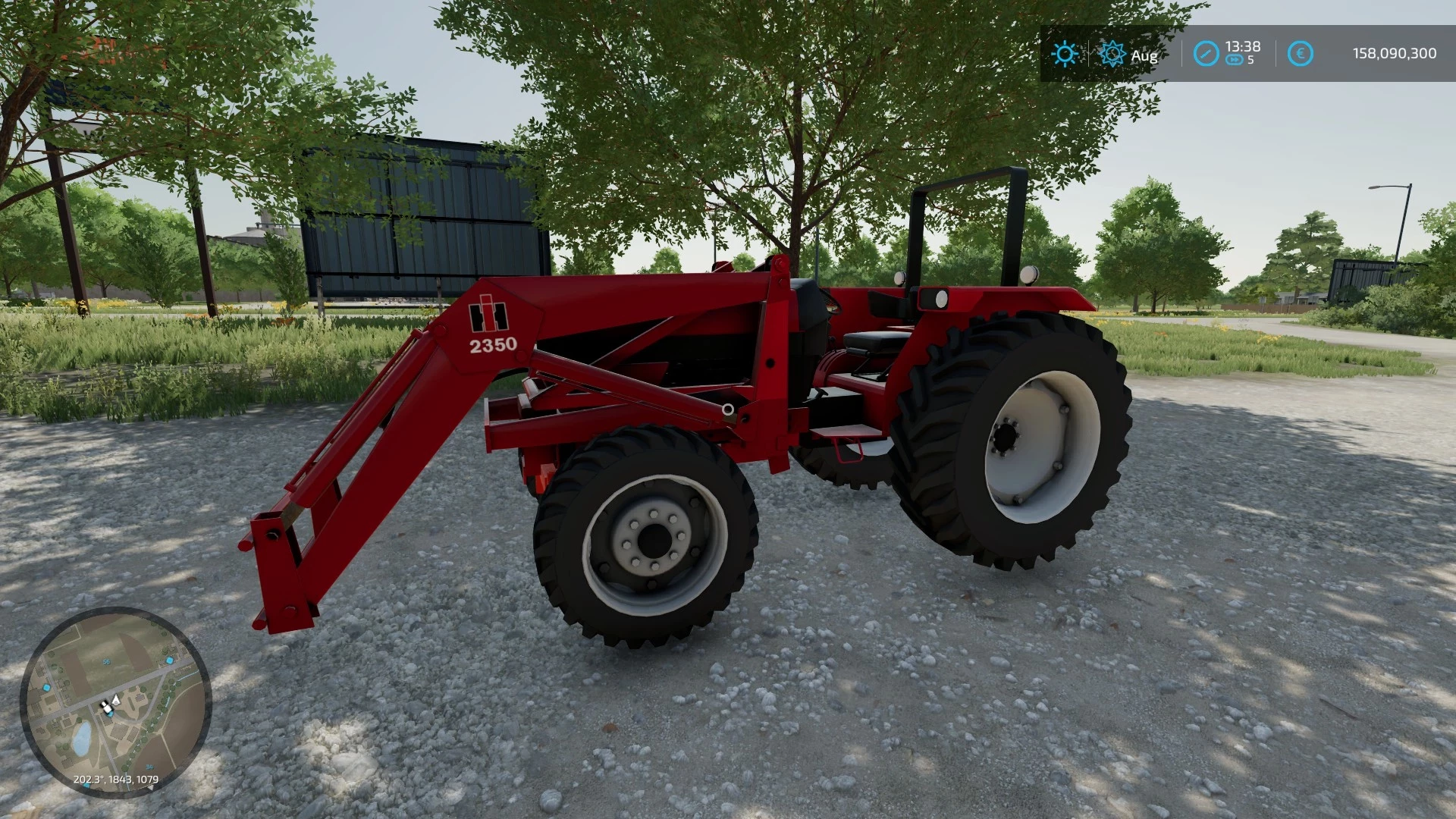1456x819 pixels.
Task: Click the white tractor marker on the minimap
Action: tap(106, 708)
